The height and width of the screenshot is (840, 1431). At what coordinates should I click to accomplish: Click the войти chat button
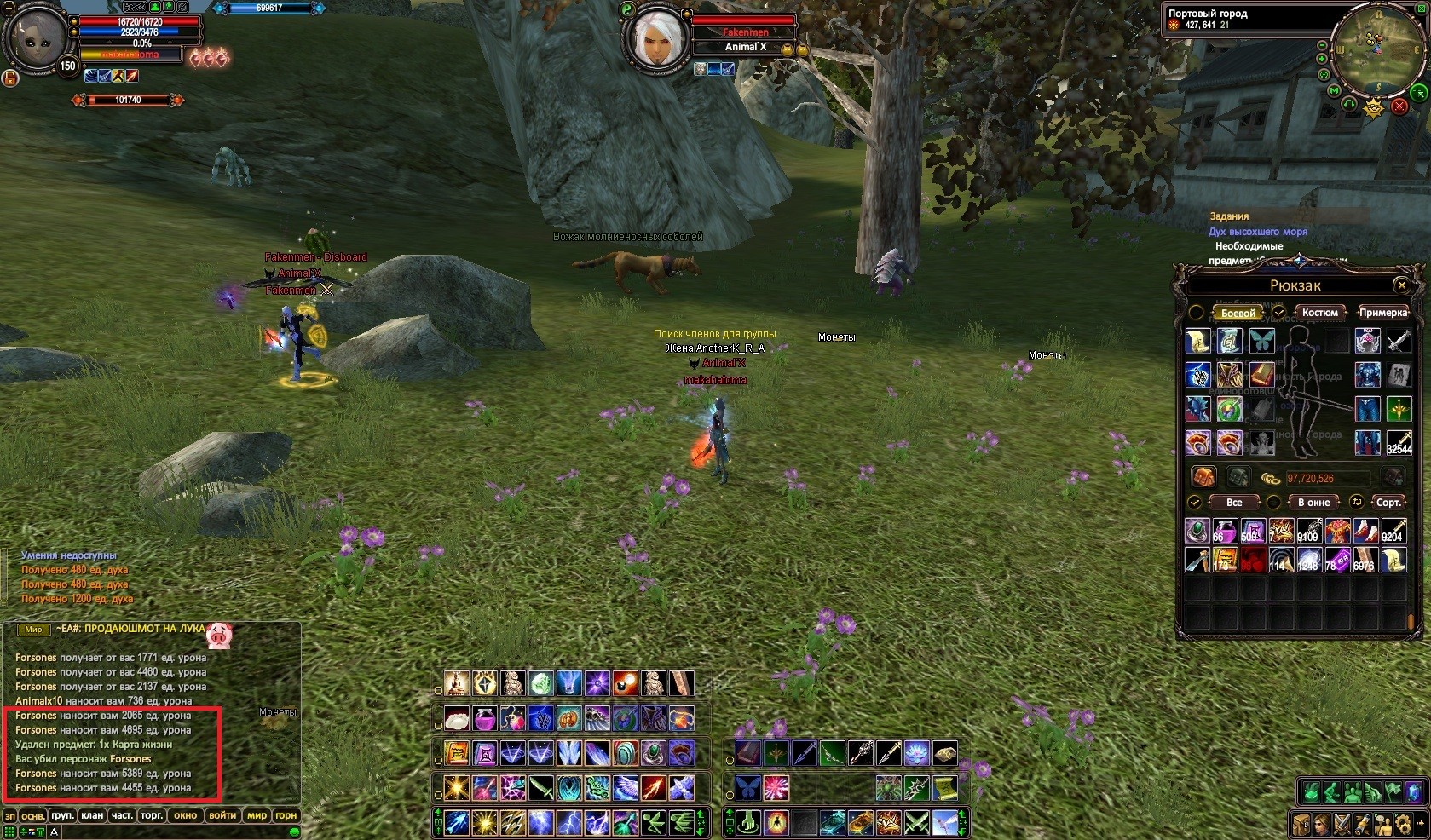(x=222, y=815)
